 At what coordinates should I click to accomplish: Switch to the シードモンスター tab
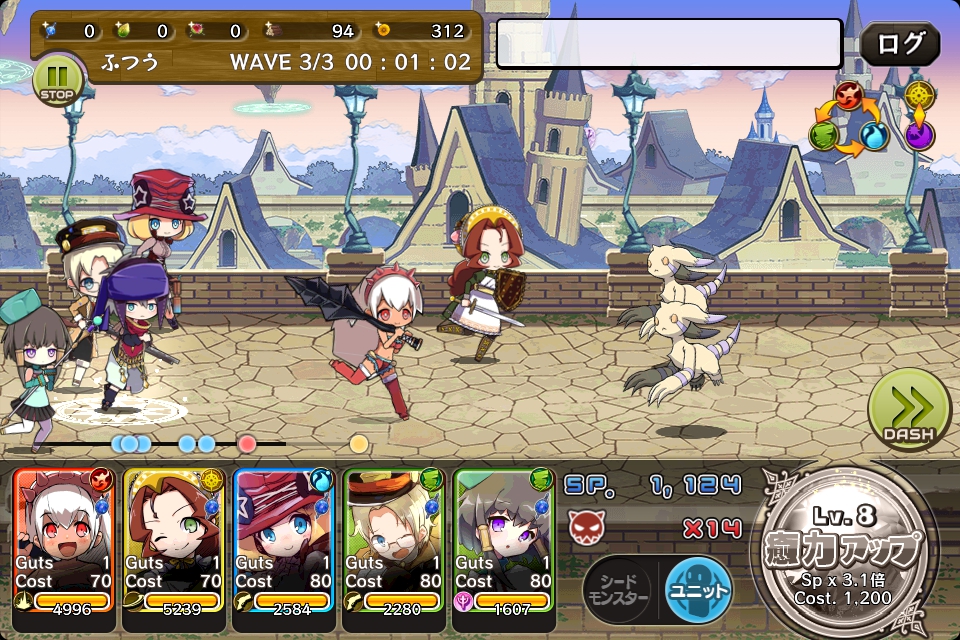pos(621,589)
